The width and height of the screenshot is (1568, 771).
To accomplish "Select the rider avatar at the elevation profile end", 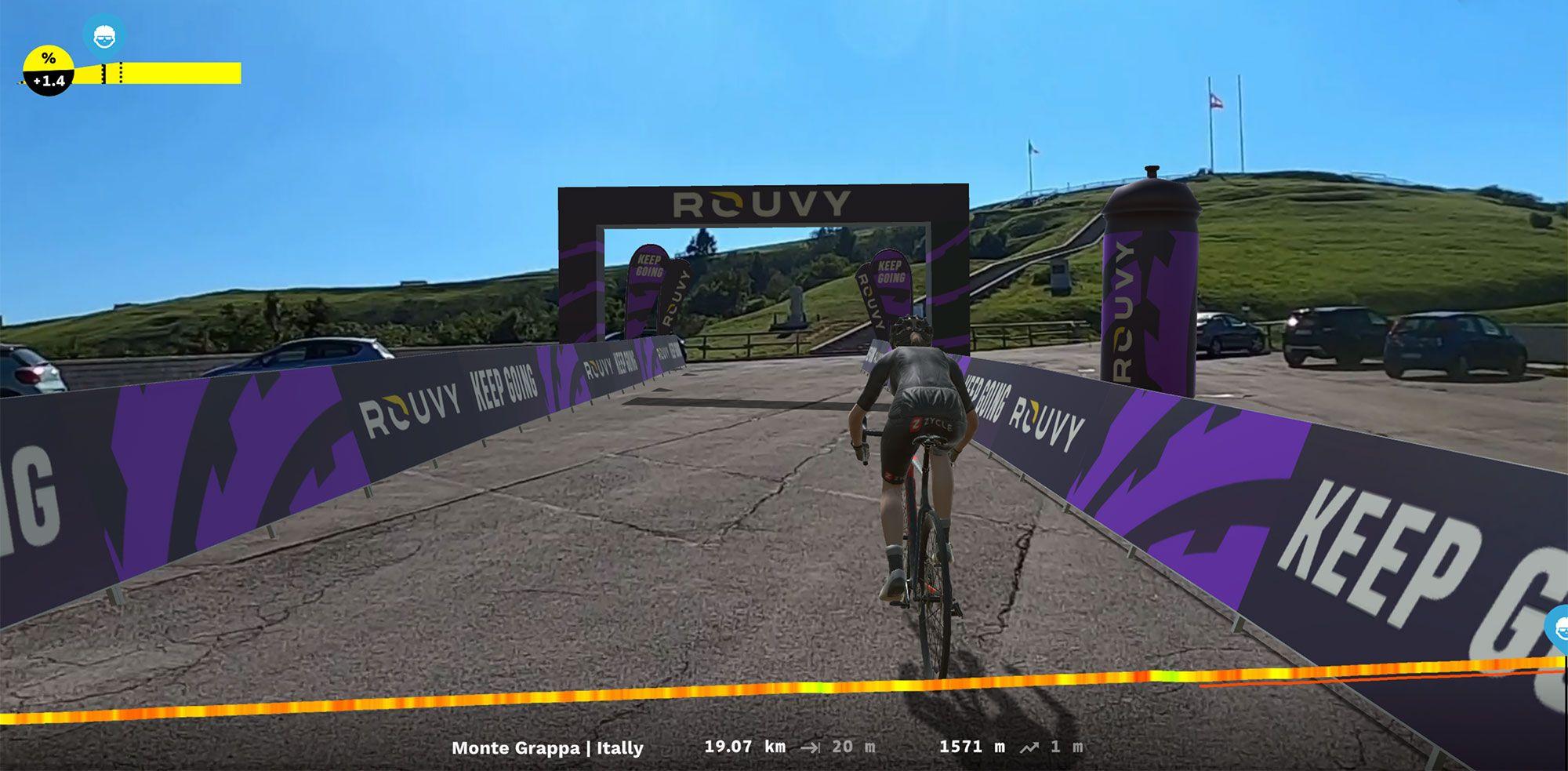I will [1559, 627].
